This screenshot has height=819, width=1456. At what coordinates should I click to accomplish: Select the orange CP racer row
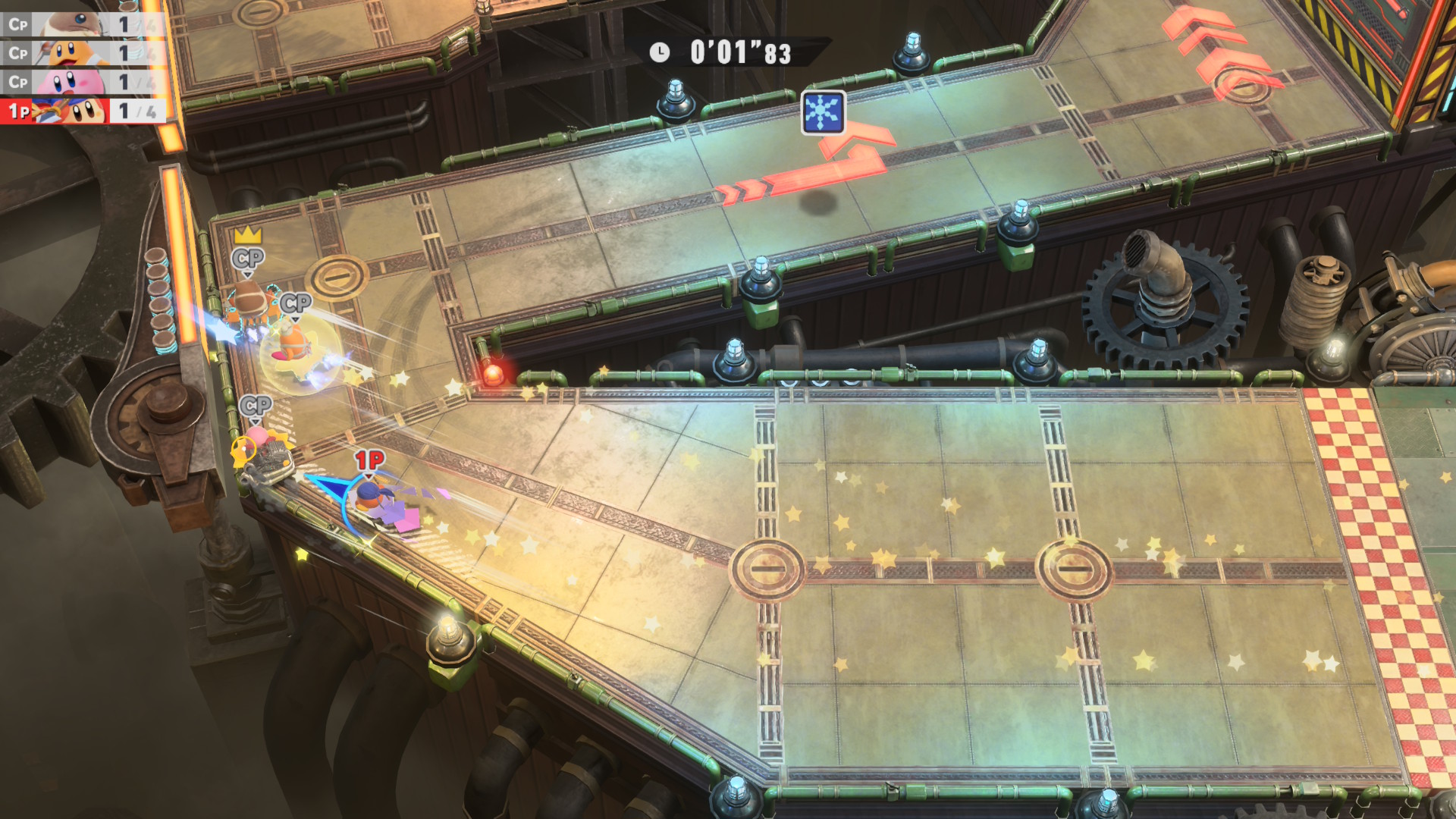[x=82, y=53]
